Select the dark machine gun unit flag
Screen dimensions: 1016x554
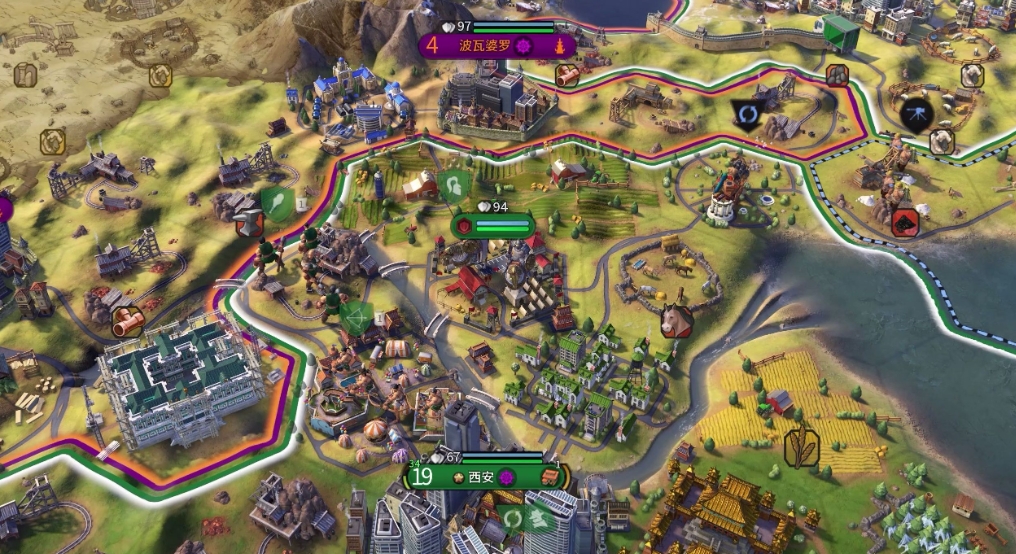coord(915,112)
